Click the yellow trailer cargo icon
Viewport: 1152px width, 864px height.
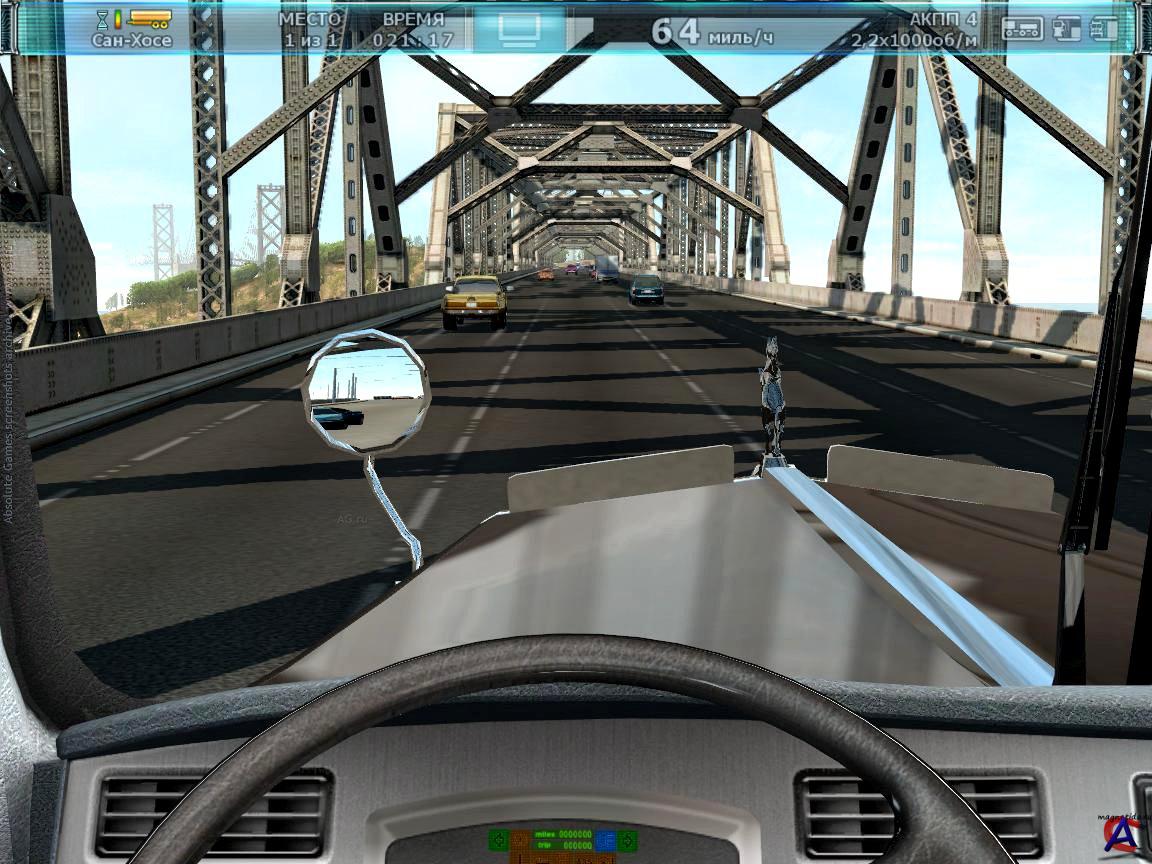149,18
